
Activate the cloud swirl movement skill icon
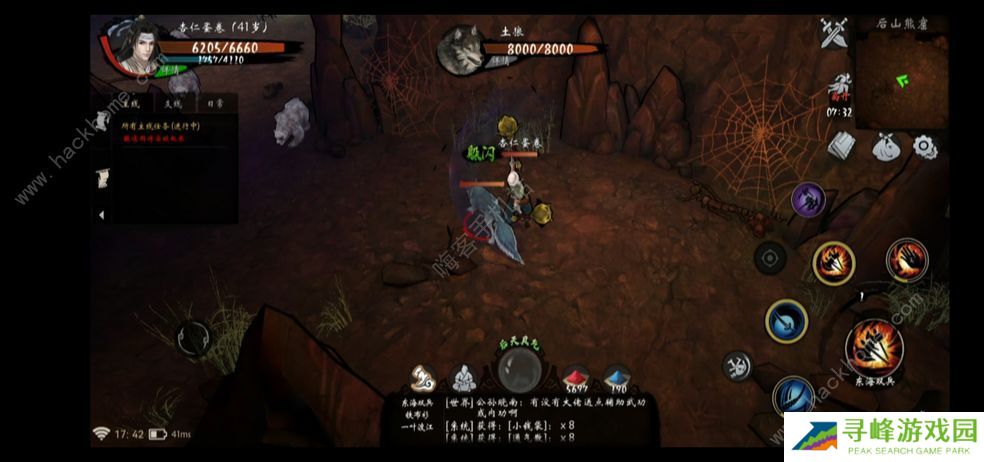pyautogui.click(x=738, y=366)
